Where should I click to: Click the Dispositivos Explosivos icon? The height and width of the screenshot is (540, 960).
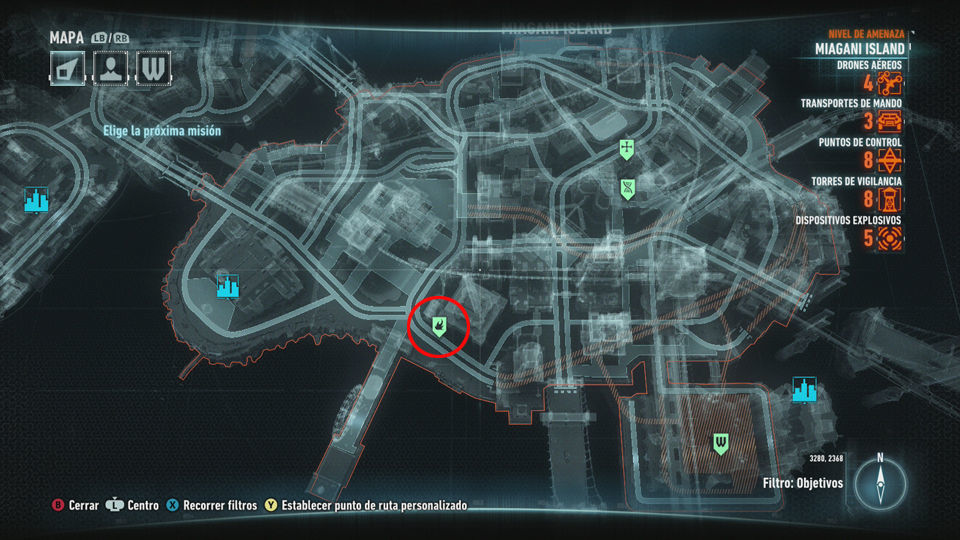[889, 237]
